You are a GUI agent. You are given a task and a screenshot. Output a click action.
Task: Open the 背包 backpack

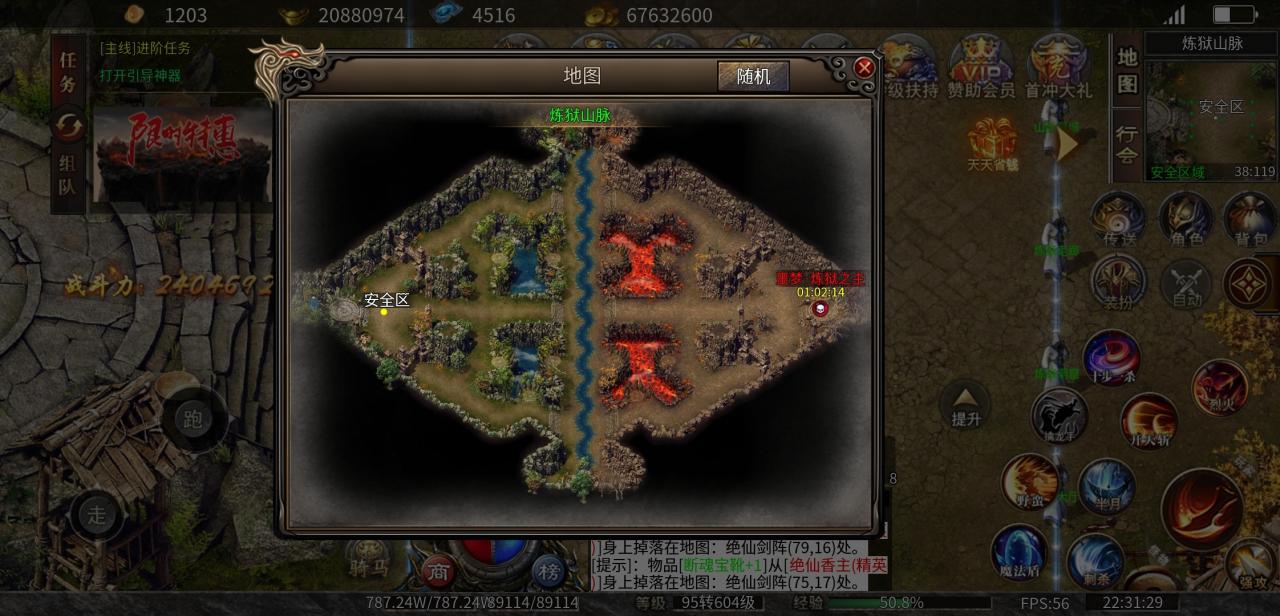click(1249, 219)
